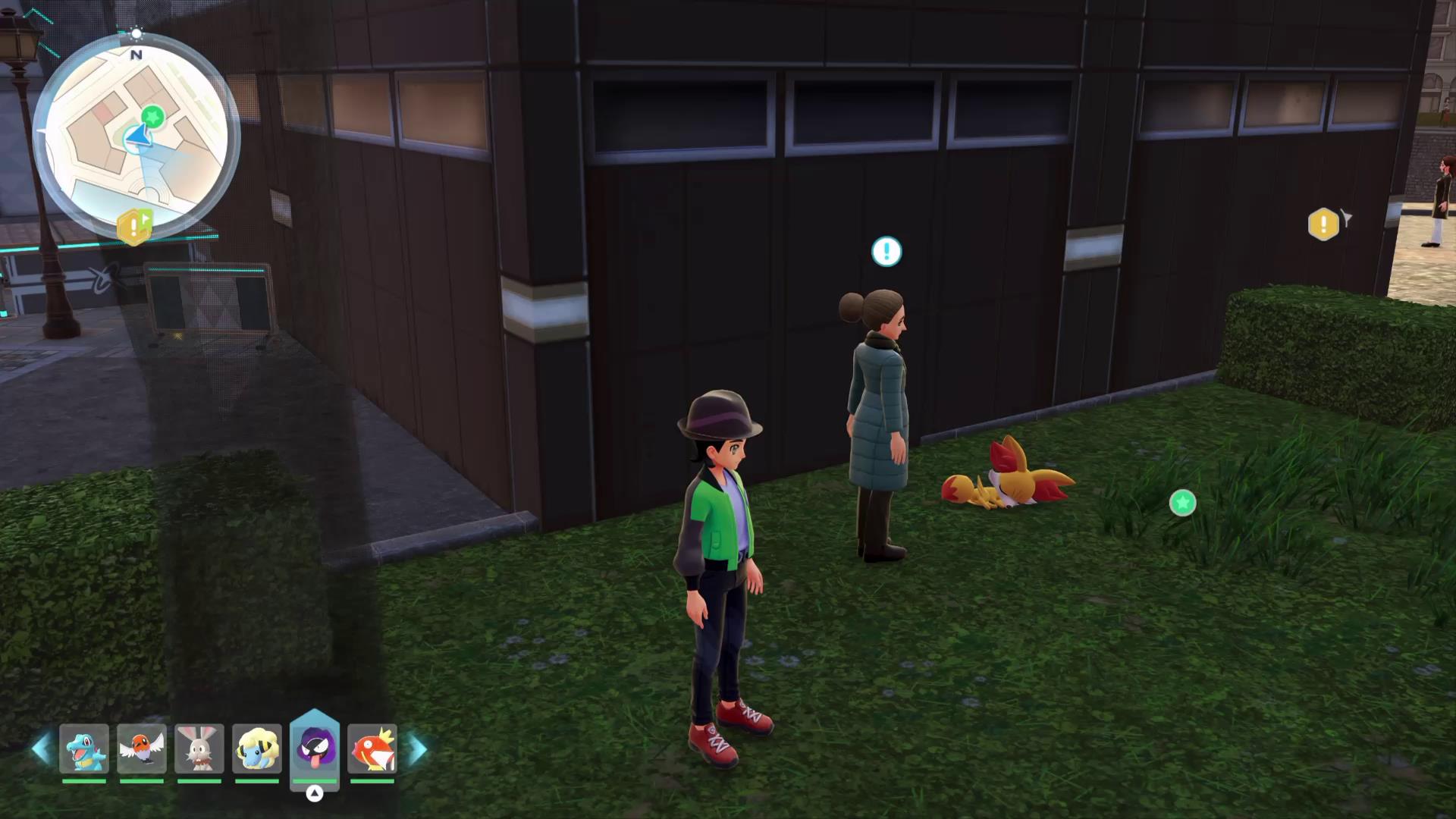The height and width of the screenshot is (819, 1456).
Task: Click the blue exclamation bubble above the woman
Action: click(x=886, y=252)
